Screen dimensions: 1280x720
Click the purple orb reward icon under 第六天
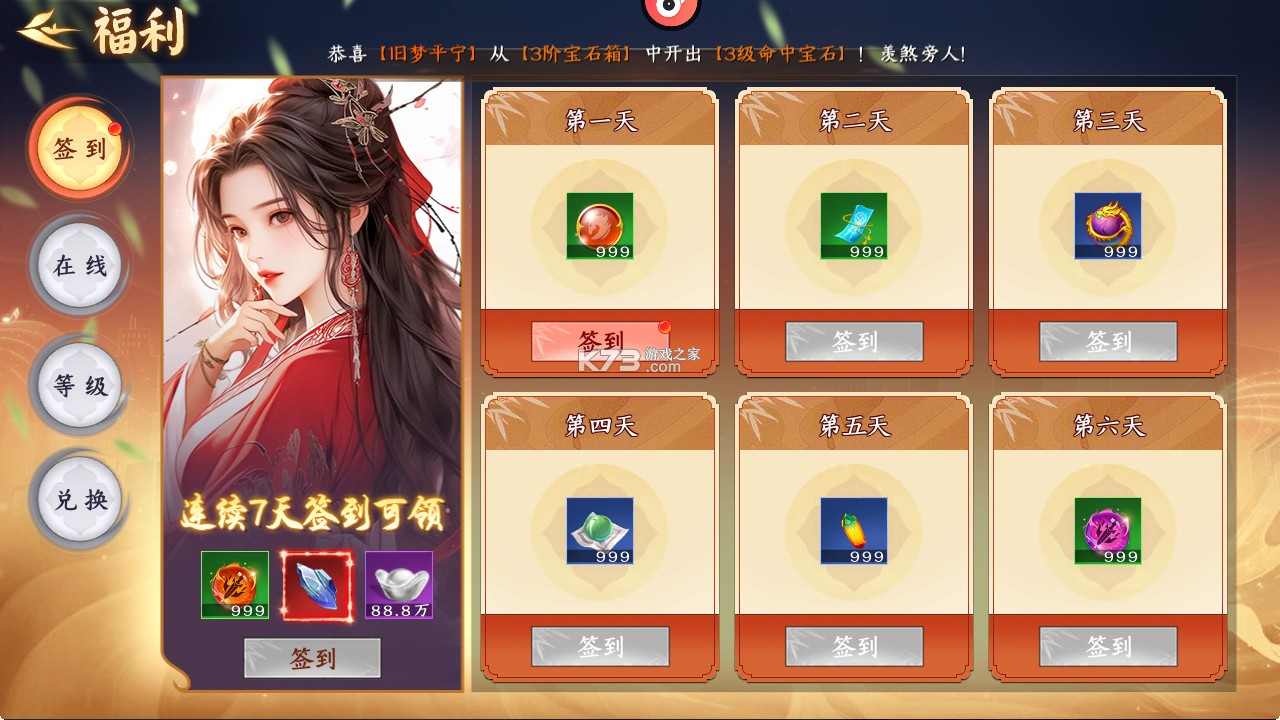click(x=1110, y=529)
